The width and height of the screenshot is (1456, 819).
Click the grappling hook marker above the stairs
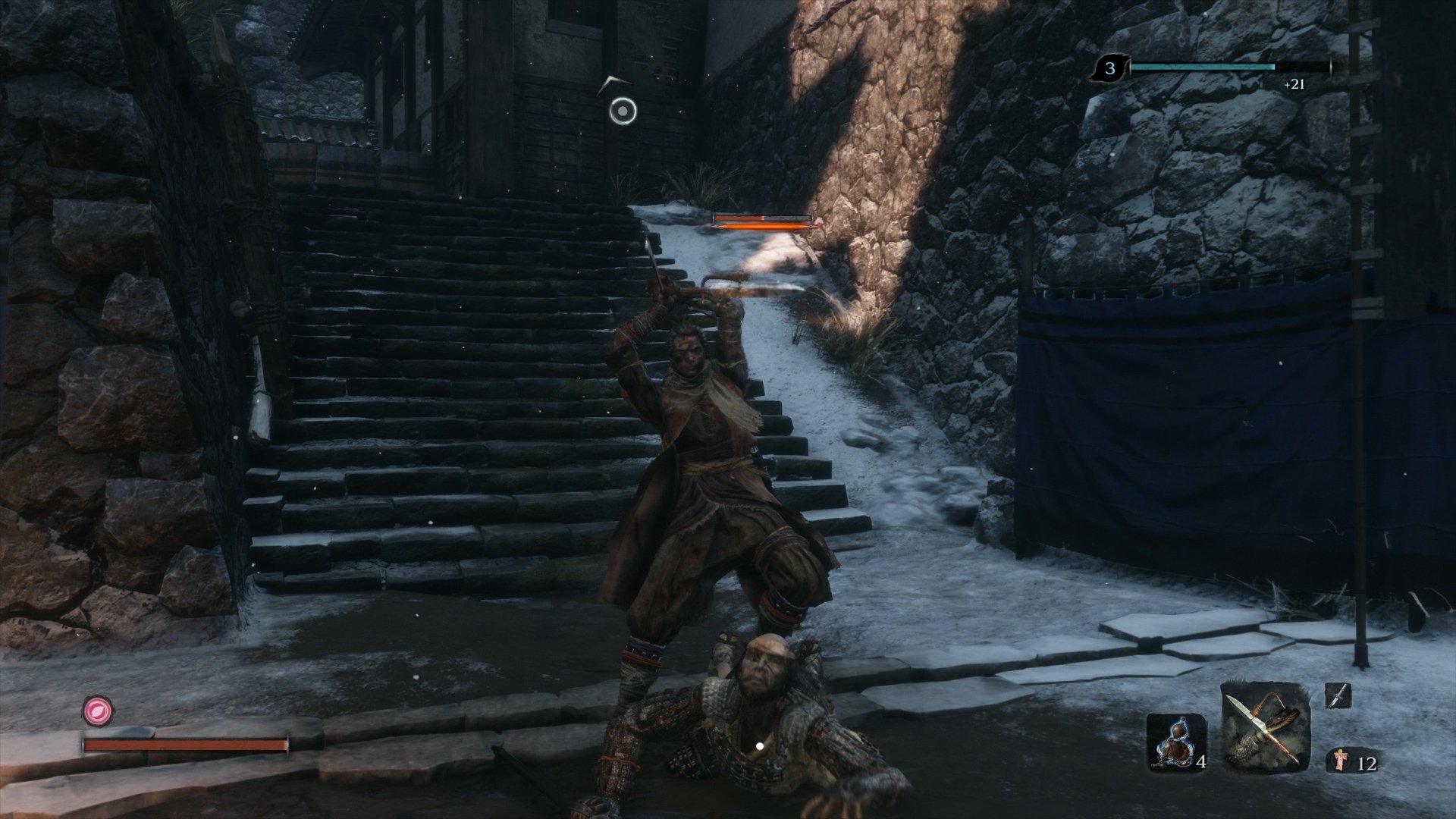(622, 111)
